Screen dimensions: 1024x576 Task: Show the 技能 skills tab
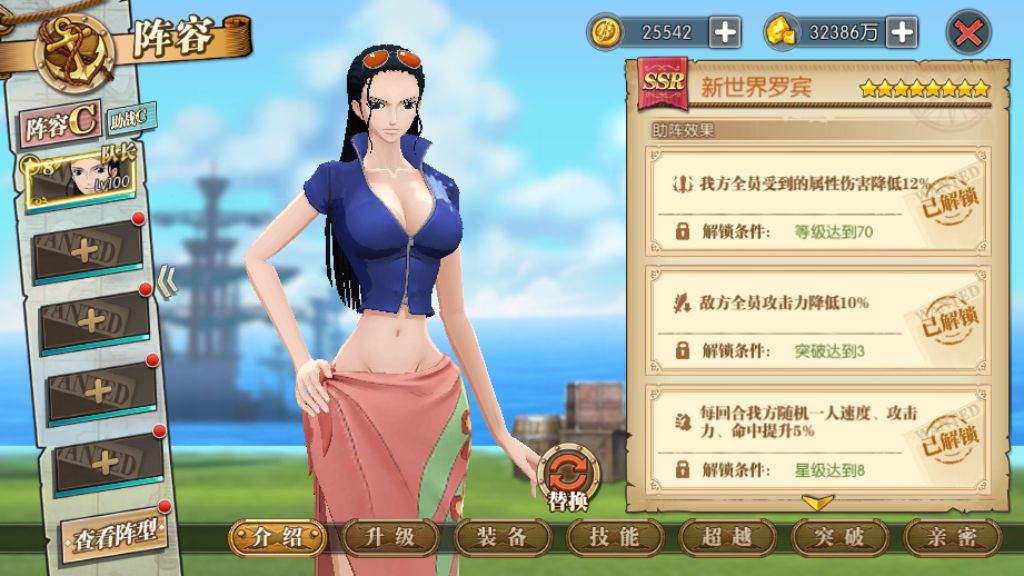tap(614, 537)
